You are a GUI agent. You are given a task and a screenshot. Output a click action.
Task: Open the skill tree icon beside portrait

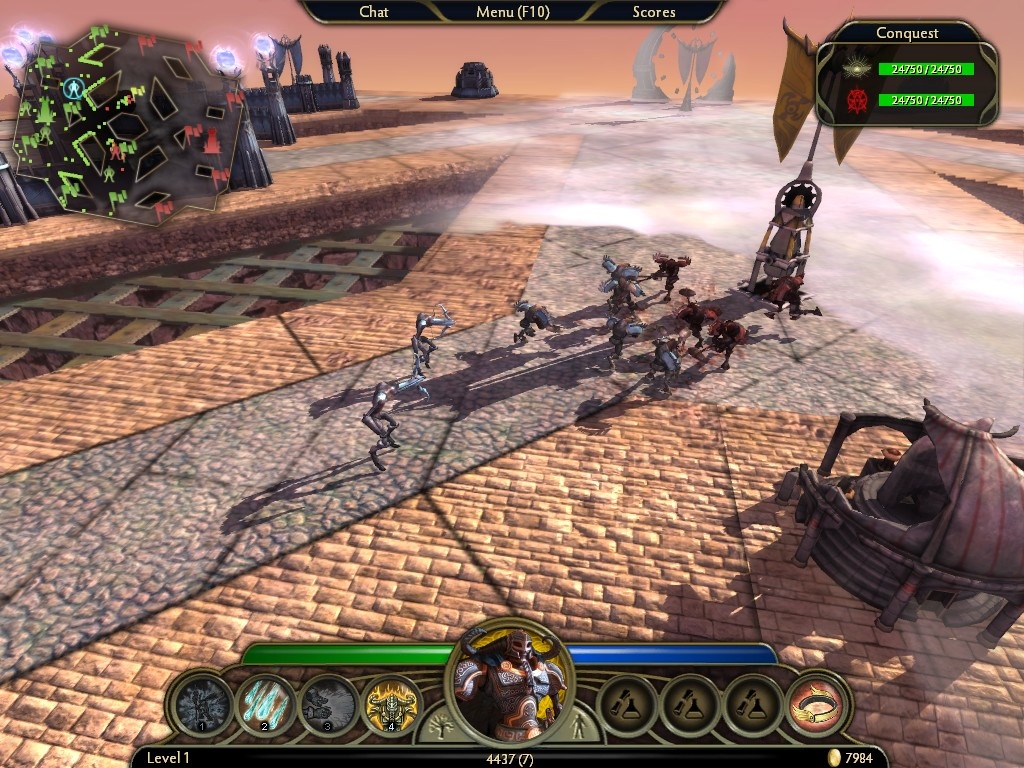pyautogui.click(x=437, y=727)
